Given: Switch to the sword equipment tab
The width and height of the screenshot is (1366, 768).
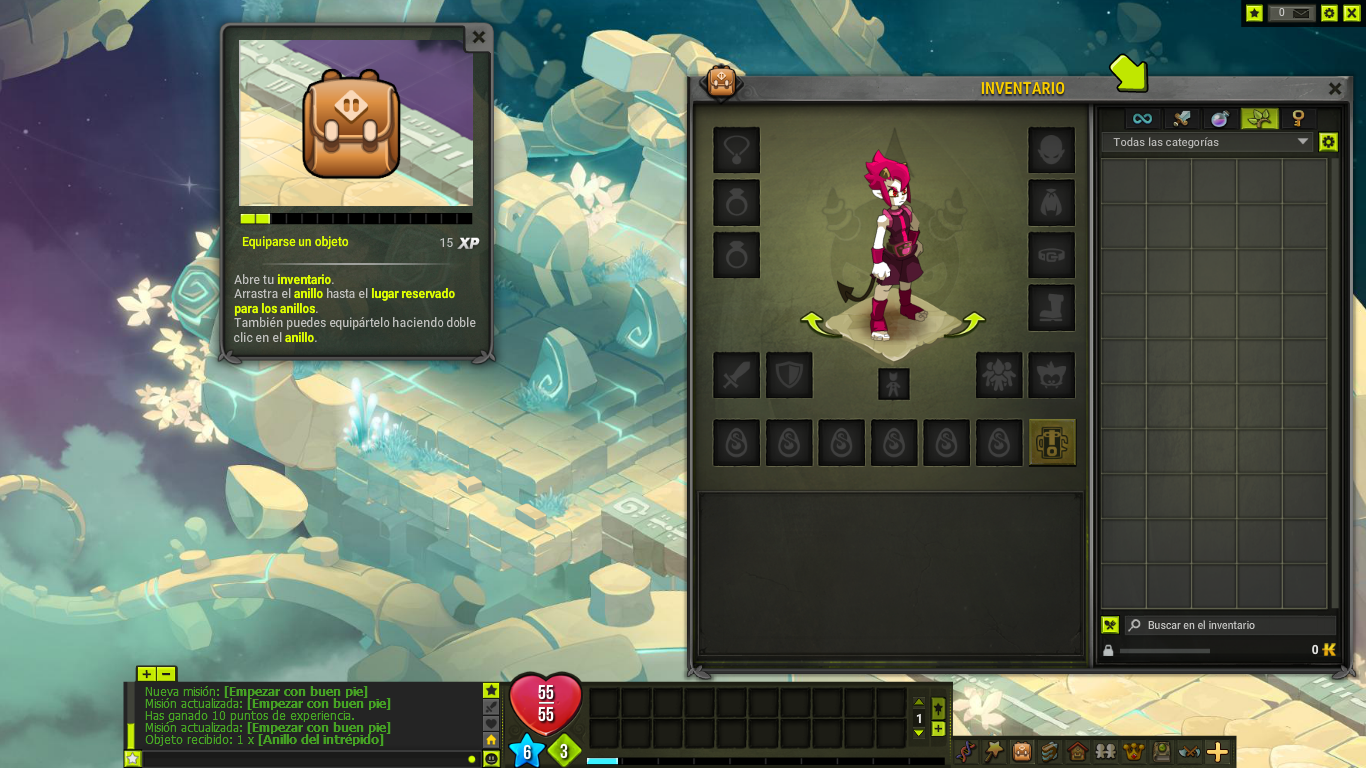Looking at the screenshot, I should pyautogui.click(x=1182, y=119).
